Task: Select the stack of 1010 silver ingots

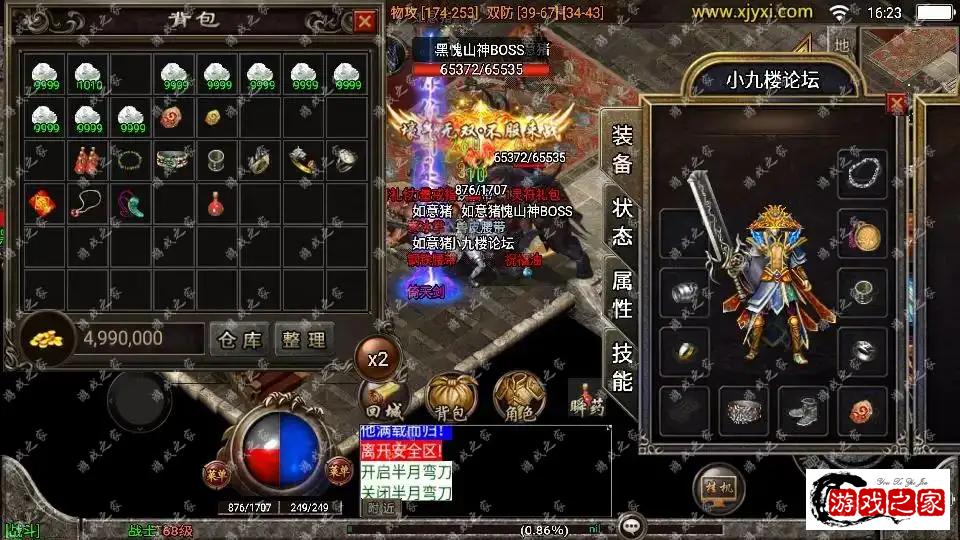Action: pos(88,76)
